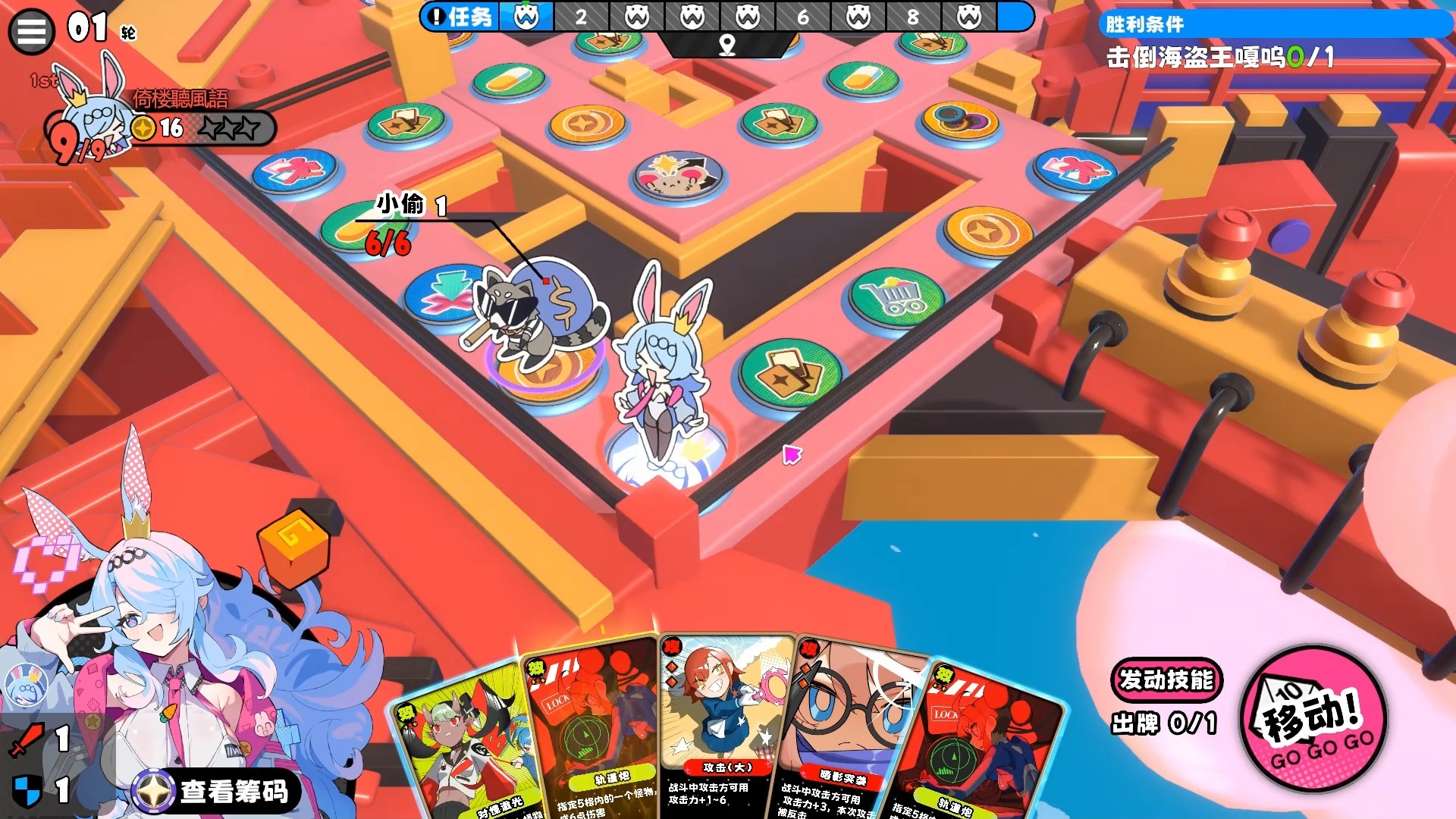Activate the 发动技能 skill button
The height and width of the screenshot is (819, 1456).
[x=1166, y=680]
